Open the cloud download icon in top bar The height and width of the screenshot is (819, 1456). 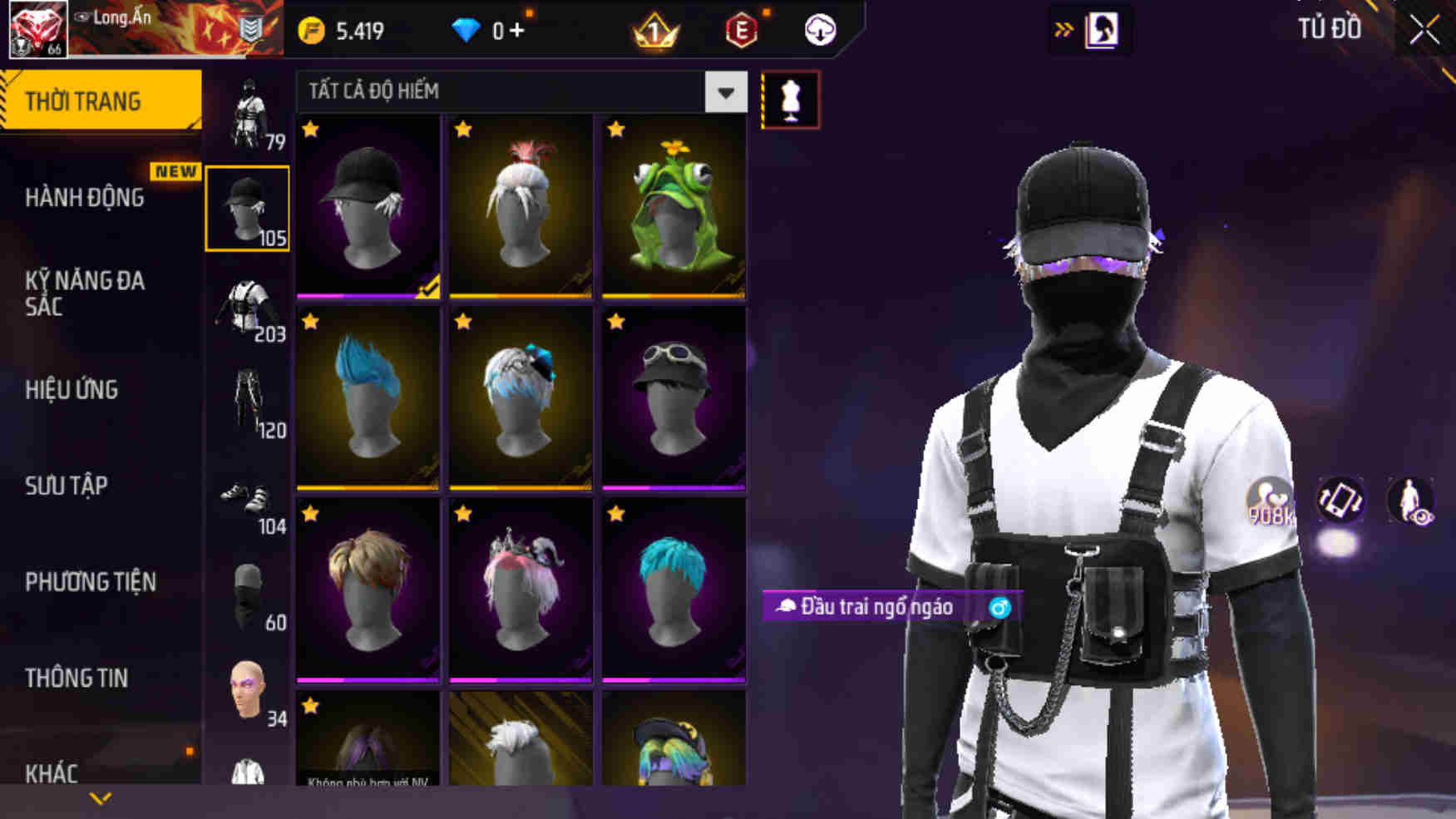coord(820,27)
